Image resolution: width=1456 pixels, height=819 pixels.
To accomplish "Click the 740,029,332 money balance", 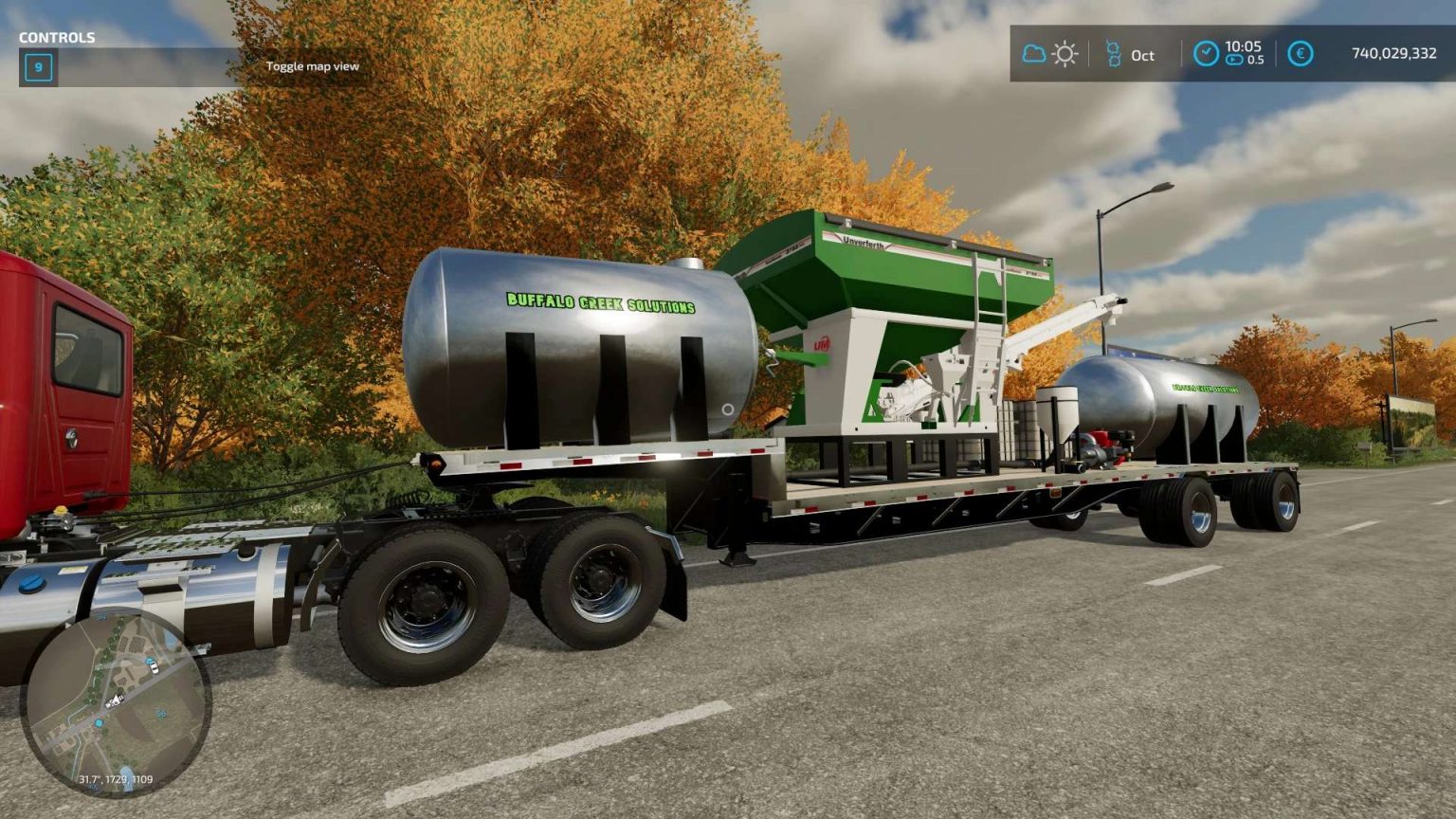I will (x=1395, y=53).
